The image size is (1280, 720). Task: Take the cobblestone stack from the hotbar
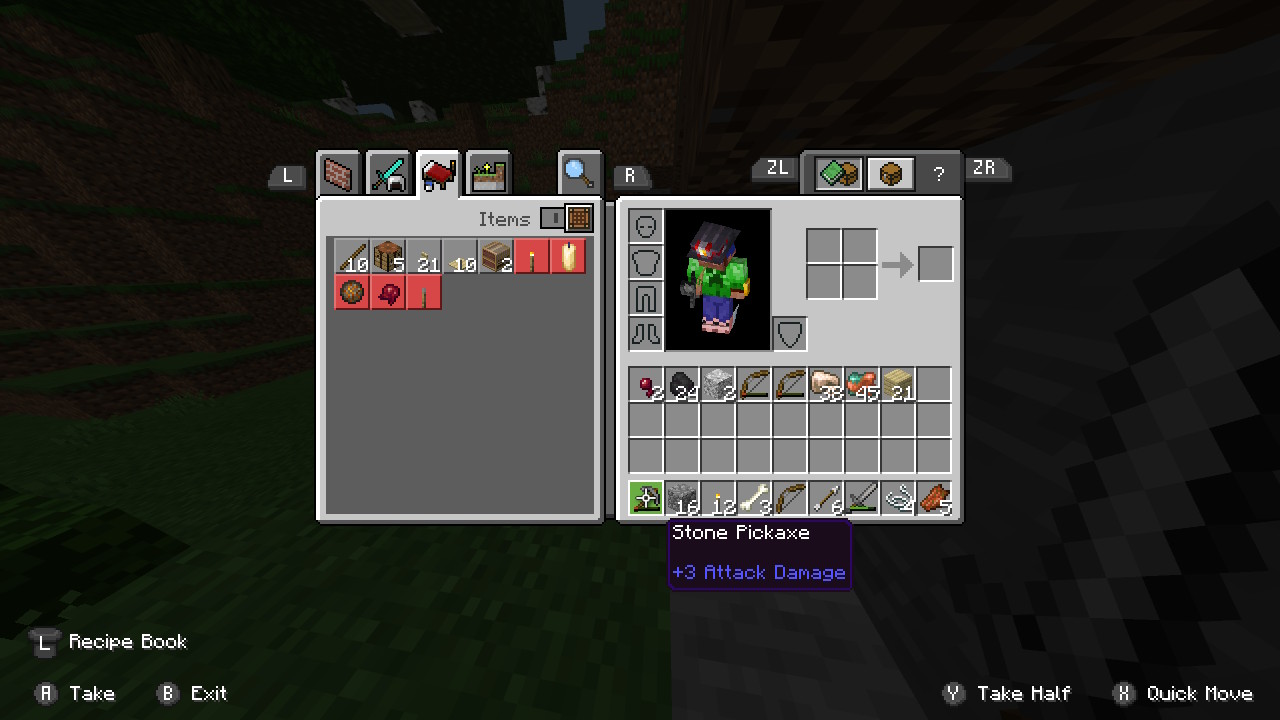point(682,497)
